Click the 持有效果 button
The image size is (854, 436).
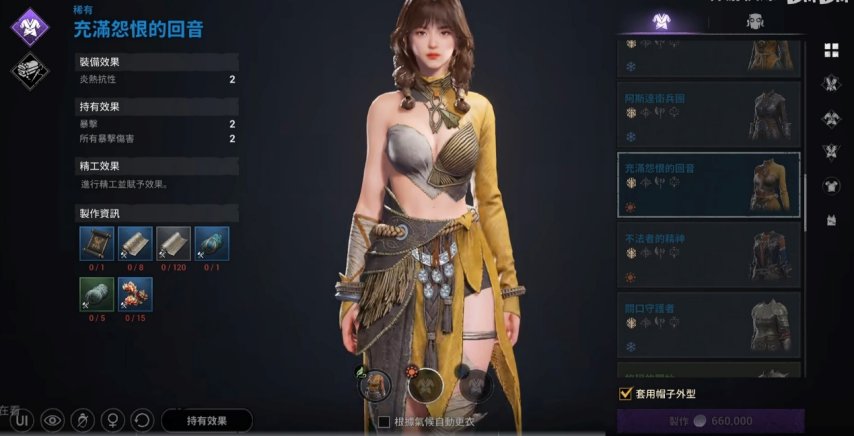tap(206, 421)
